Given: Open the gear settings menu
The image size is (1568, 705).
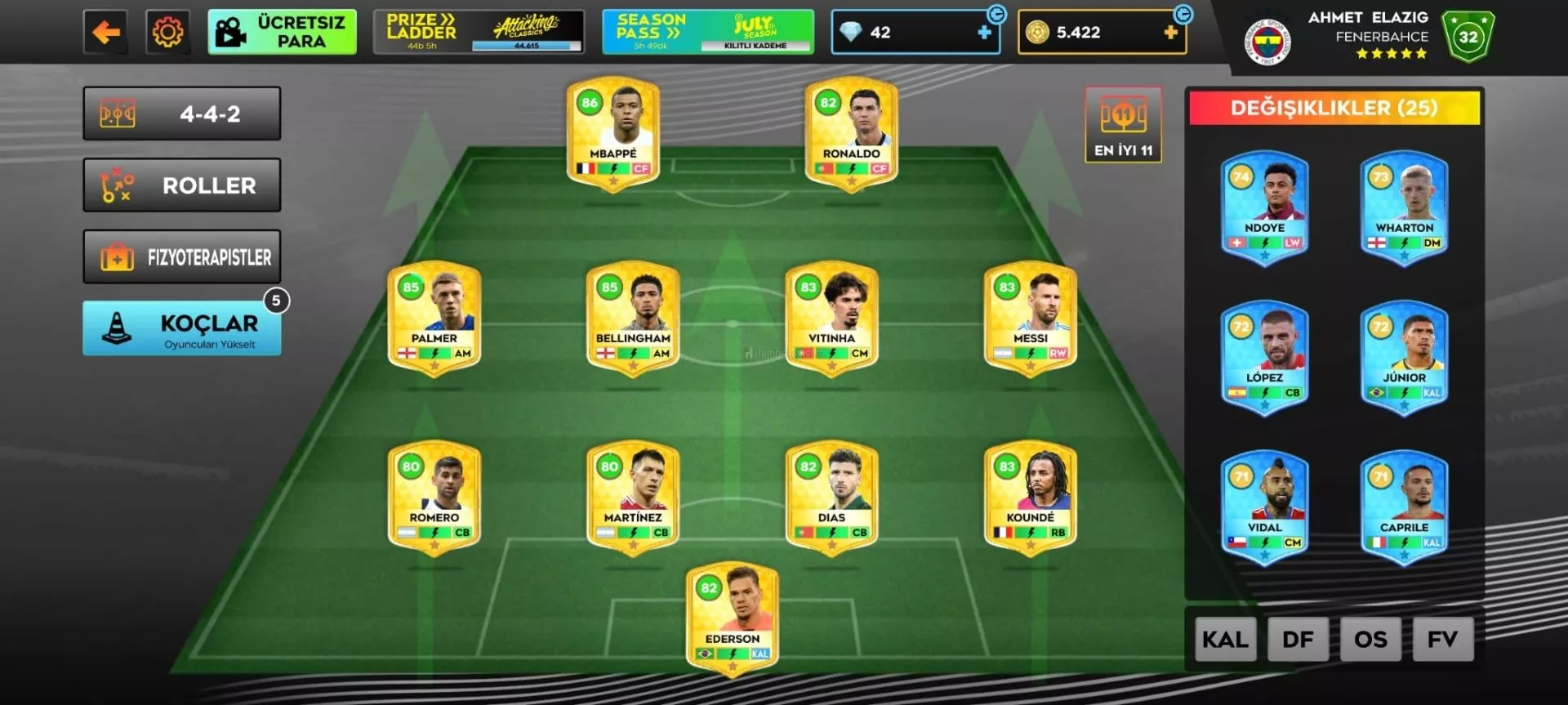Looking at the screenshot, I should pyautogui.click(x=167, y=33).
